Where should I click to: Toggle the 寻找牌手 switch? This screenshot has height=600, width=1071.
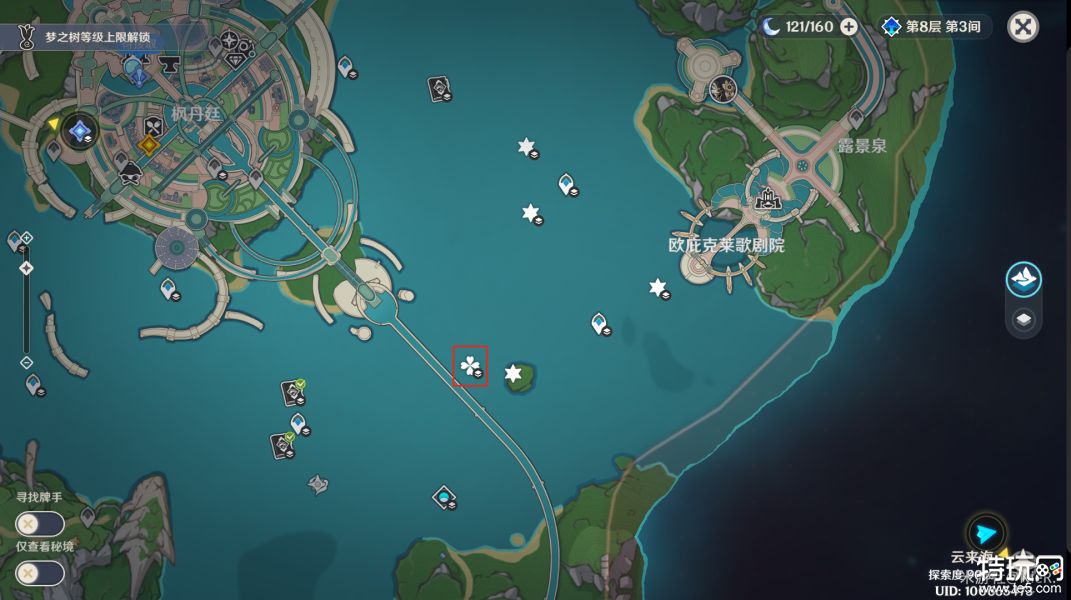click(40, 523)
